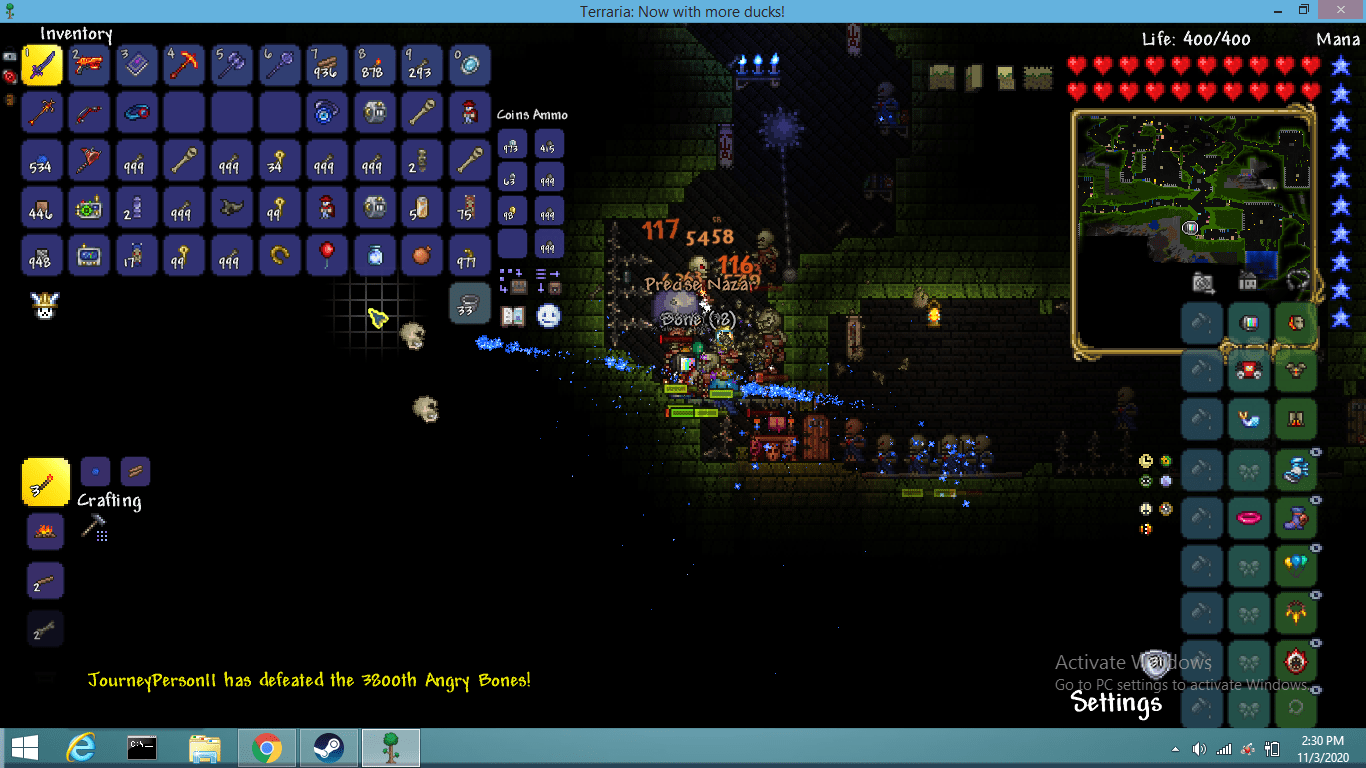The image size is (1366, 768).
Task: Open Steam from the taskbar
Action: pyautogui.click(x=328, y=747)
